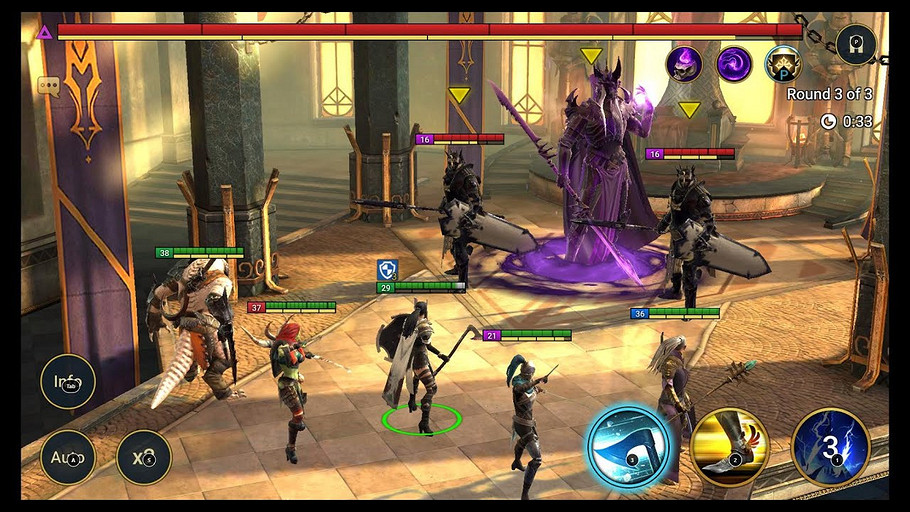The width and height of the screenshot is (910, 512).
Task: Inspect the boss's golden shield passive icon
Action: pos(783,64)
